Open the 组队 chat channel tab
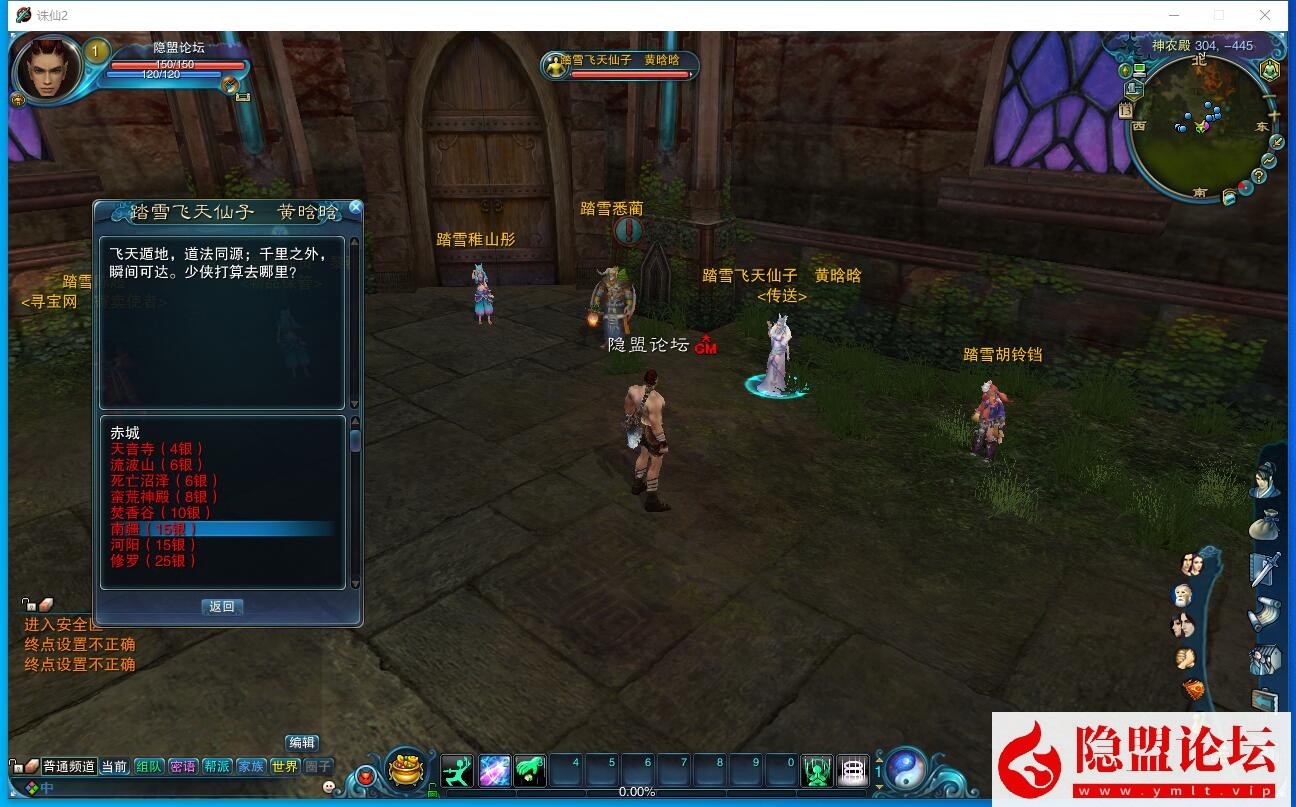The width and height of the screenshot is (1296, 807). 149,767
